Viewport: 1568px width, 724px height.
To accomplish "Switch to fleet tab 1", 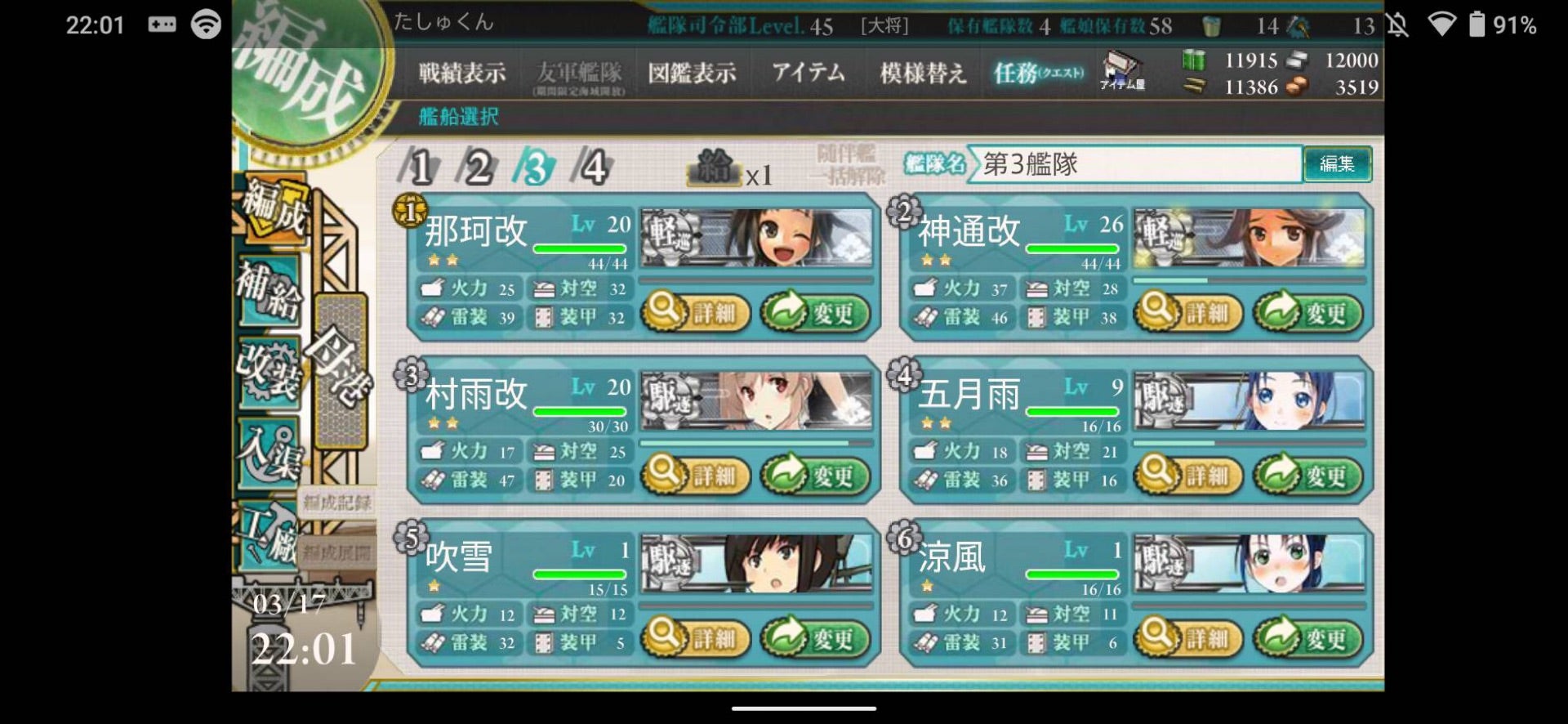I will tap(420, 168).
